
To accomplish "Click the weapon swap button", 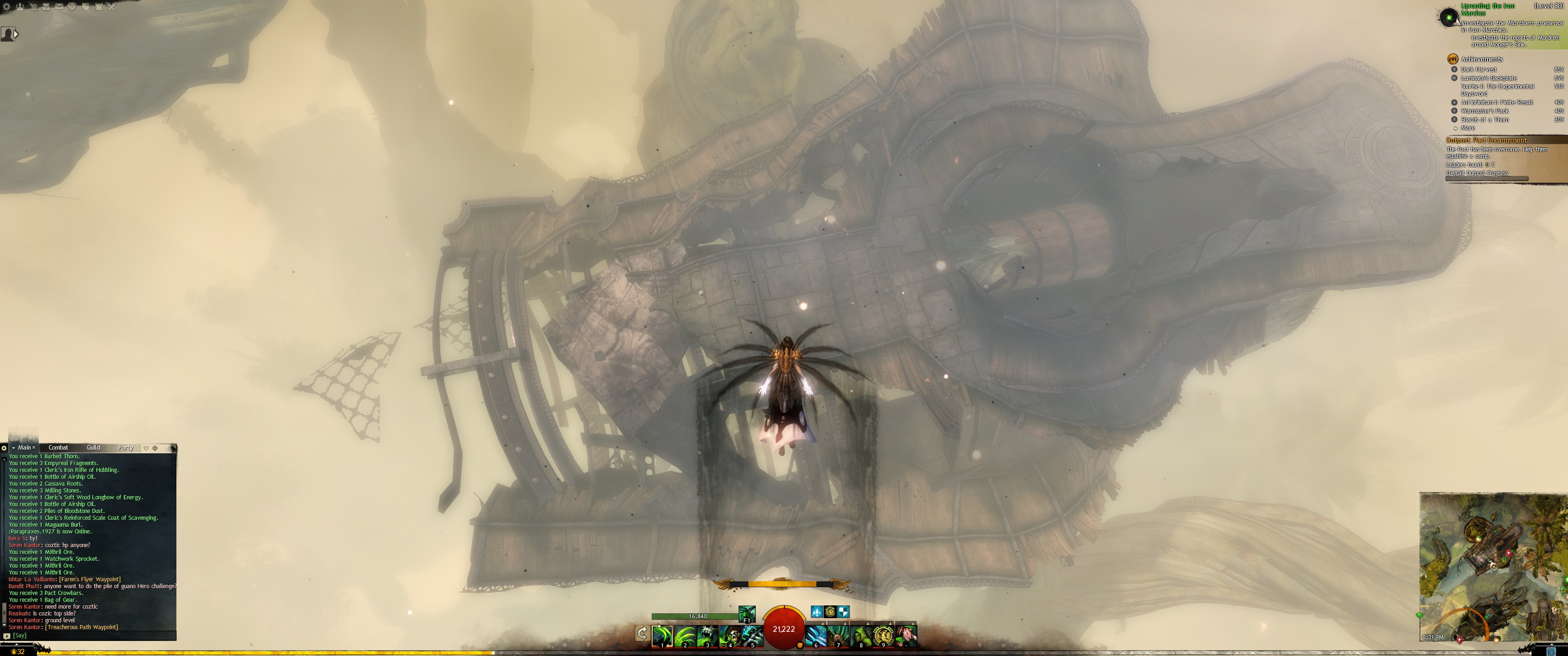I will tap(642, 634).
